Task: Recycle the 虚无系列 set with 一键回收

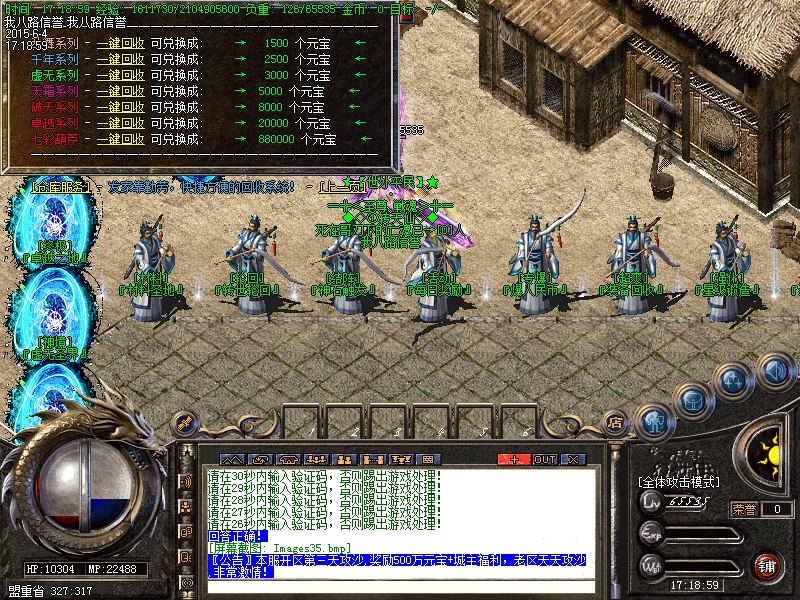Action: 120,75
